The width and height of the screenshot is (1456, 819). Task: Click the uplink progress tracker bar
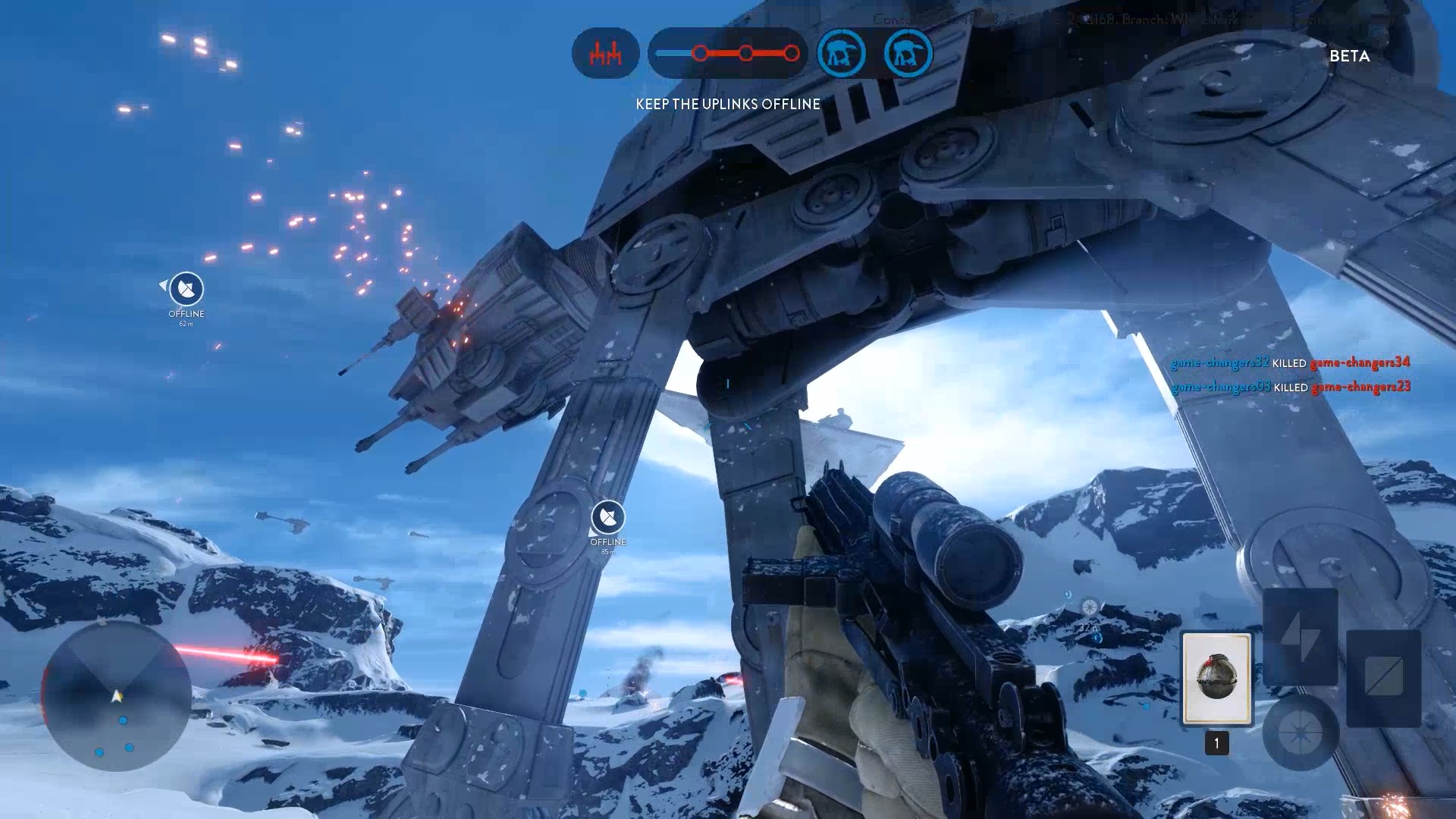(x=728, y=54)
